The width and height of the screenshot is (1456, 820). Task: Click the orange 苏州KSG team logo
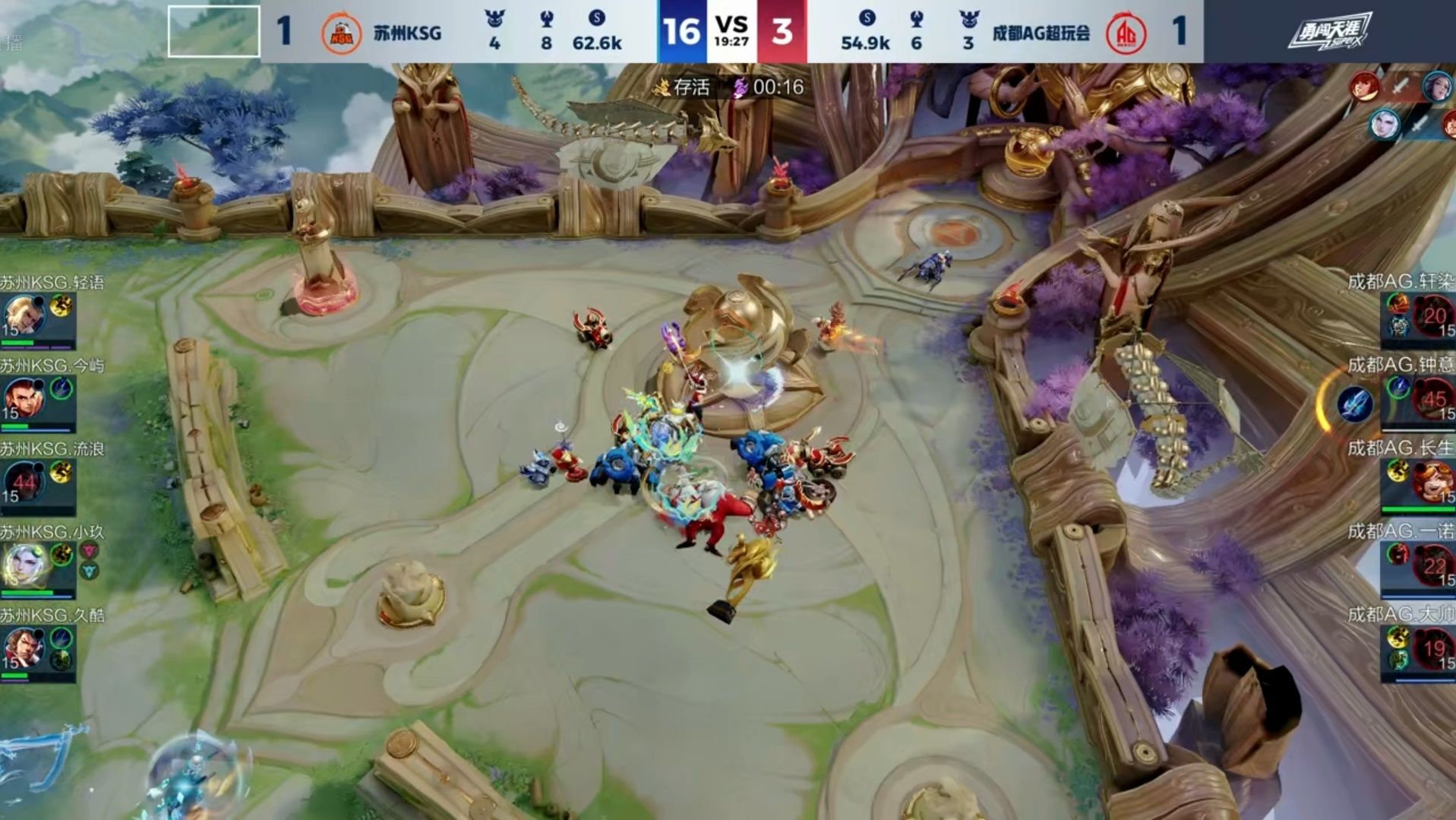341,33
